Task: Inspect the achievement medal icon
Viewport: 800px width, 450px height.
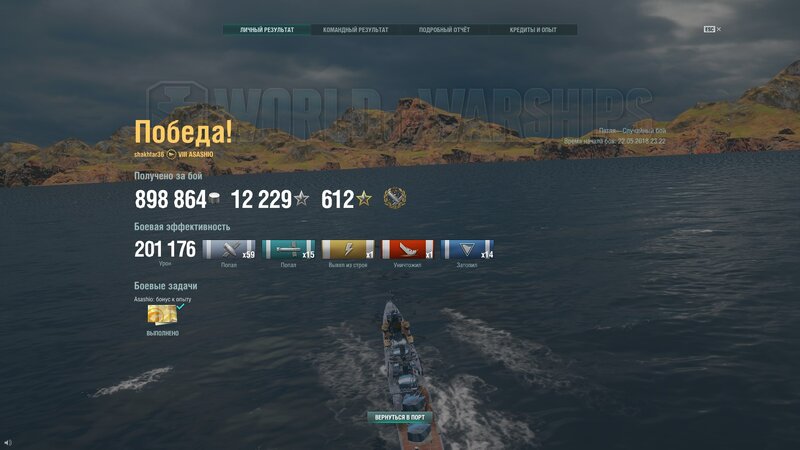Action: pyautogui.click(x=394, y=199)
